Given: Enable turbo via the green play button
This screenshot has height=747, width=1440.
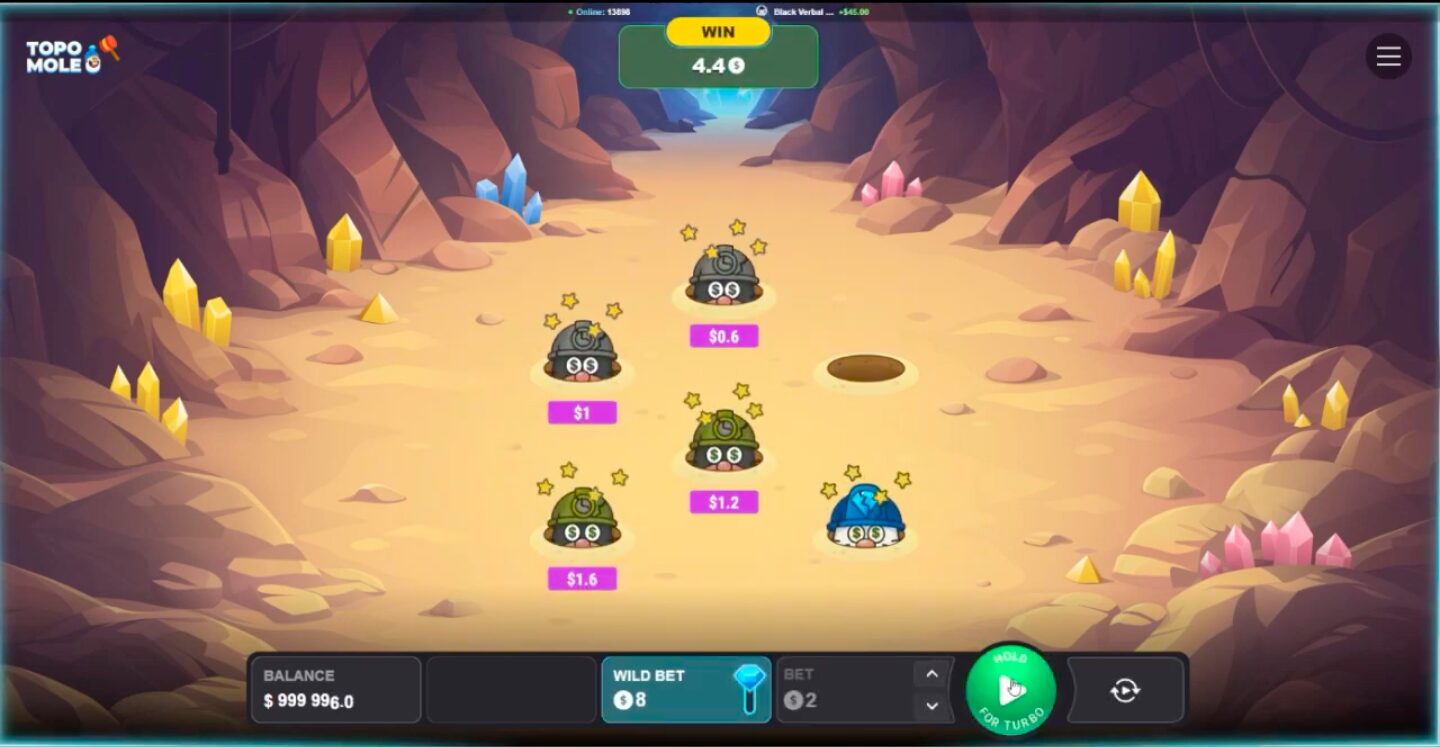Looking at the screenshot, I should pyautogui.click(x=1010, y=689).
